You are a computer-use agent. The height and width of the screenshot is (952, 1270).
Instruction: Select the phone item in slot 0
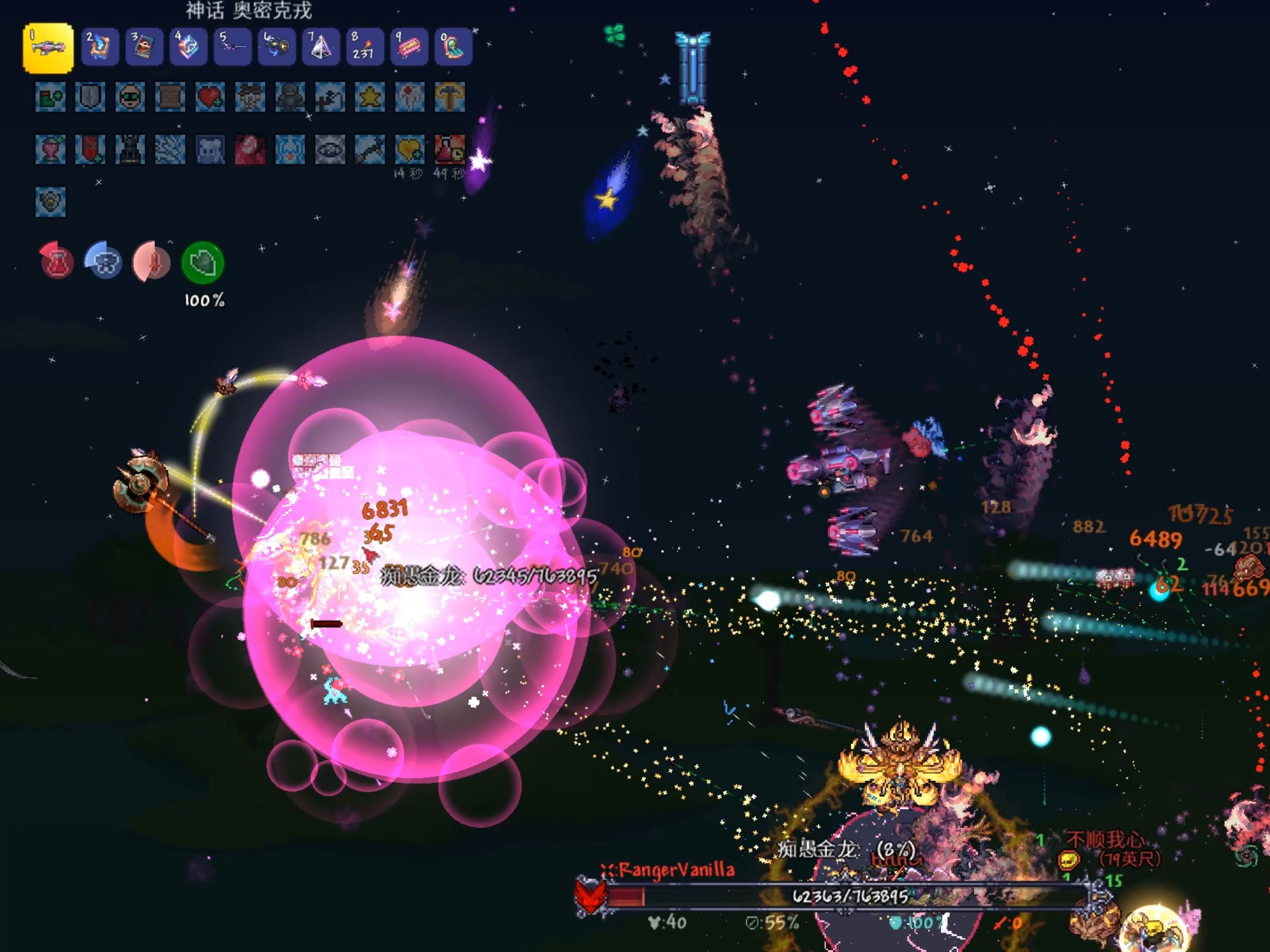tap(453, 46)
